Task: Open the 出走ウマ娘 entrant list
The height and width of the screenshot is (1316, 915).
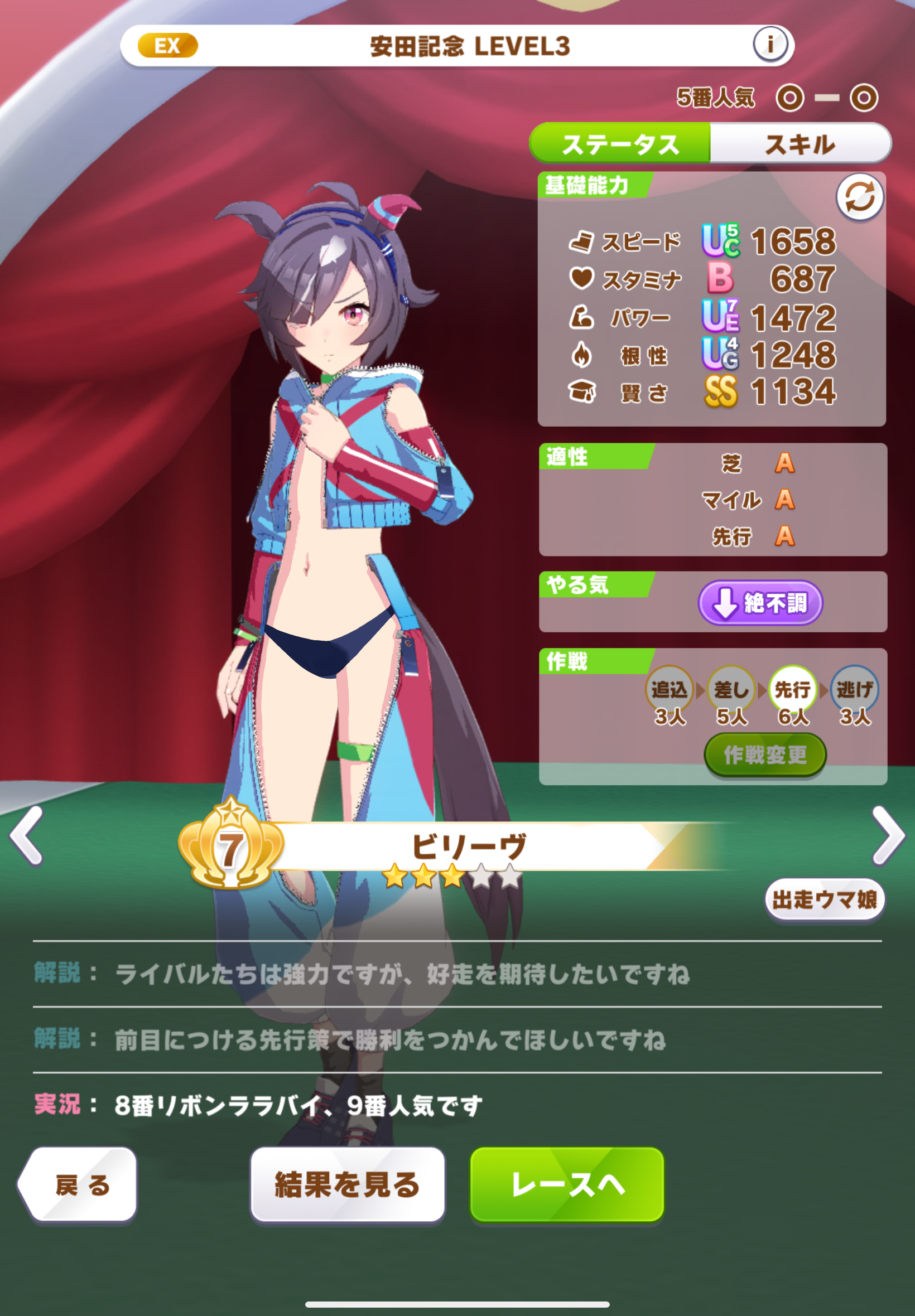Action: 825,899
